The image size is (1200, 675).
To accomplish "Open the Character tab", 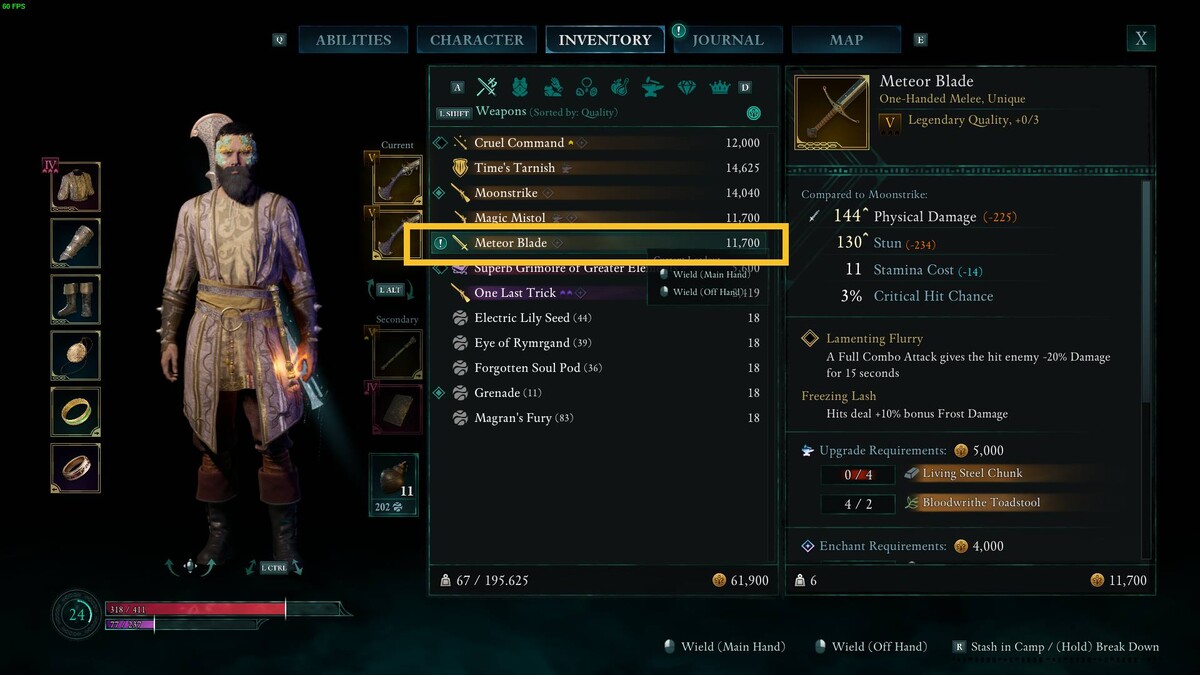I will 476,40.
